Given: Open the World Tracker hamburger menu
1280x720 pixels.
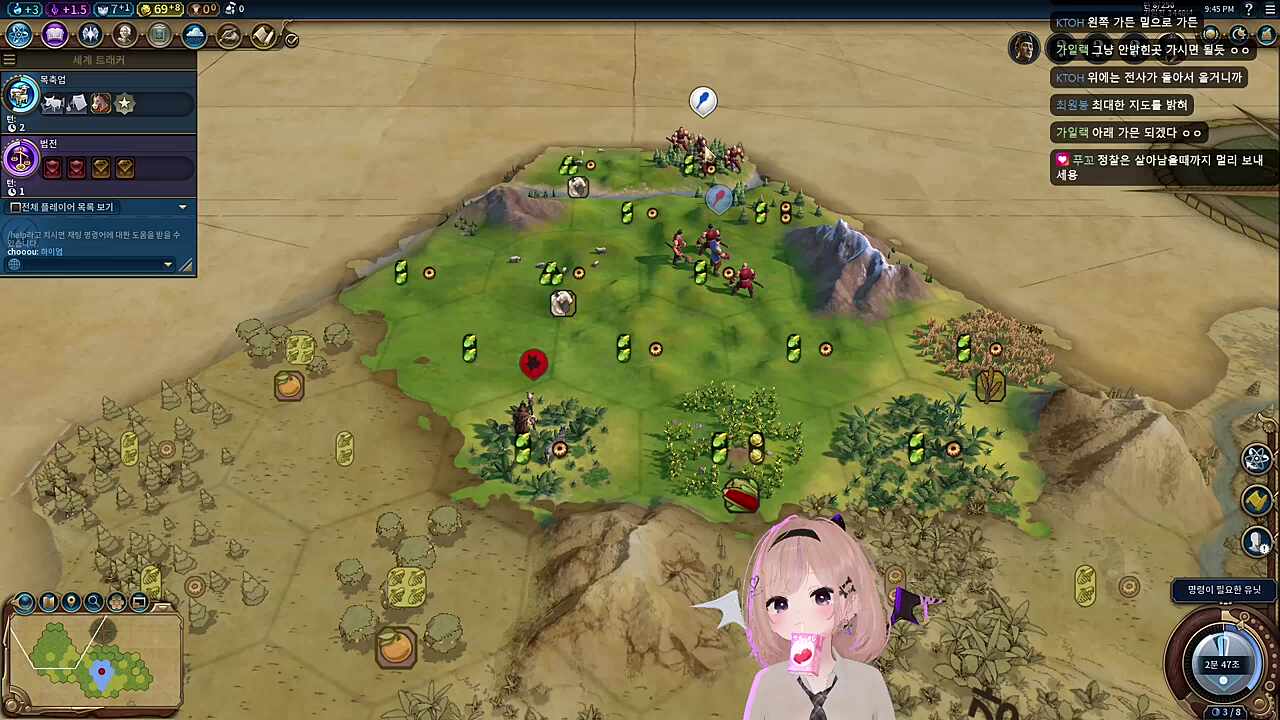Looking at the screenshot, I should point(9,60).
